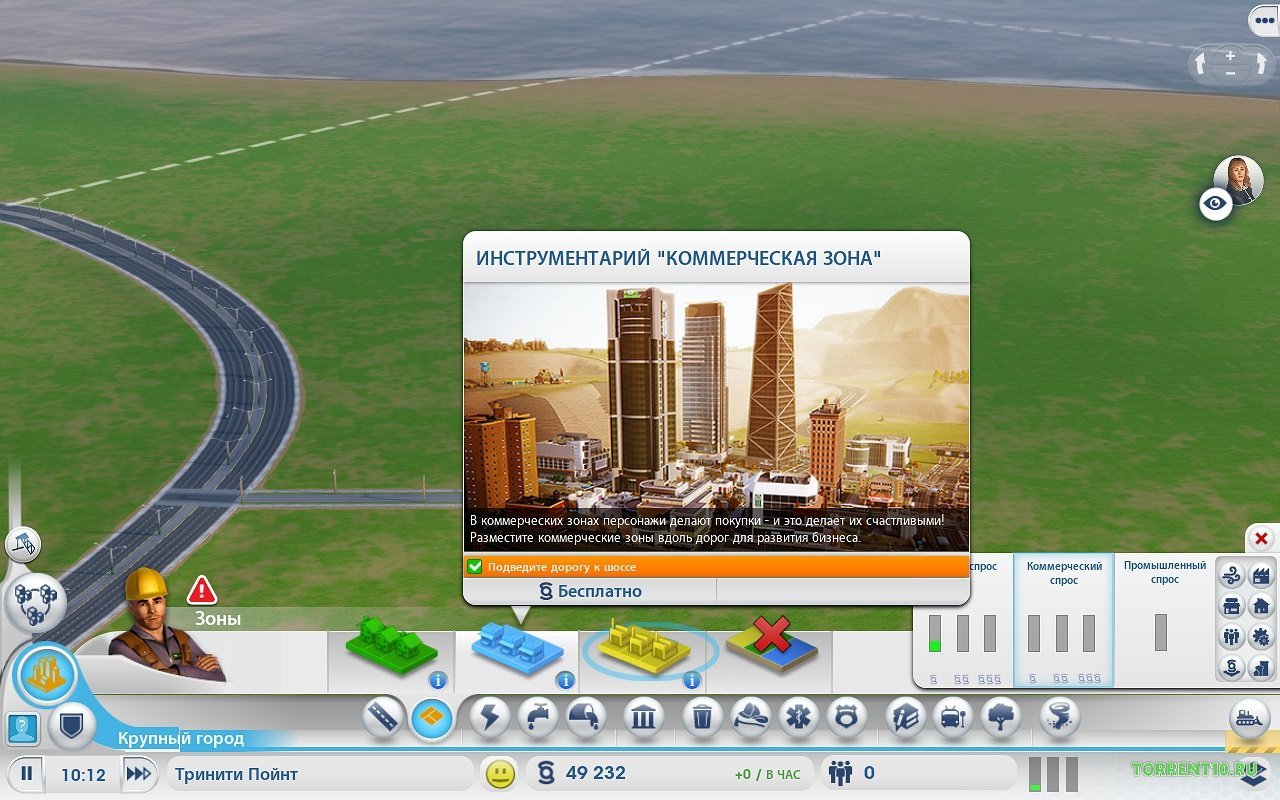Select the garbage collection tool
Image resolution: width=1280 pixels, height=800 pixels.
pyautogui.click(x=701, y=715)
